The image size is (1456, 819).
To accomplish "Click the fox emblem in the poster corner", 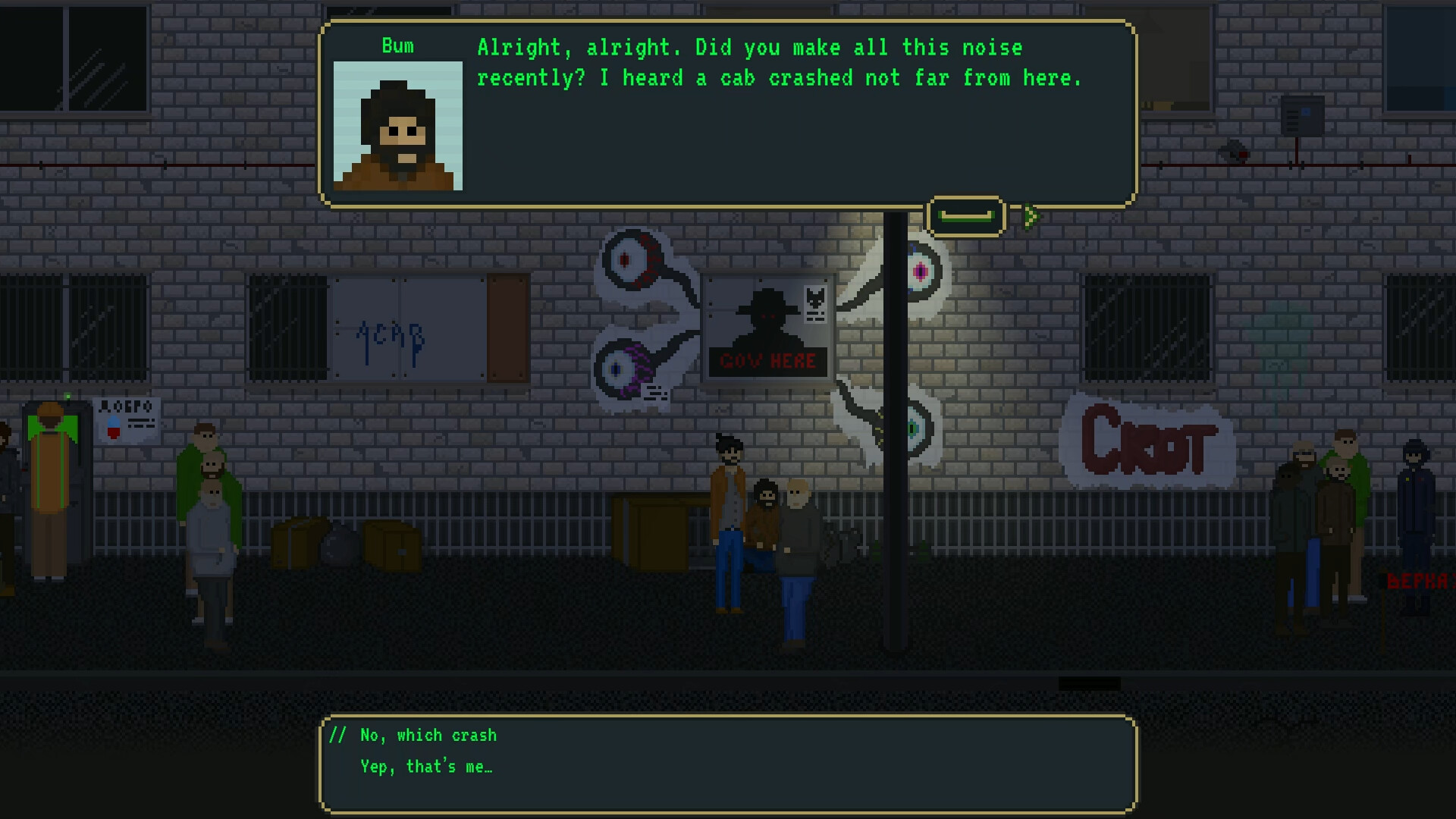I will coord(815,300).
